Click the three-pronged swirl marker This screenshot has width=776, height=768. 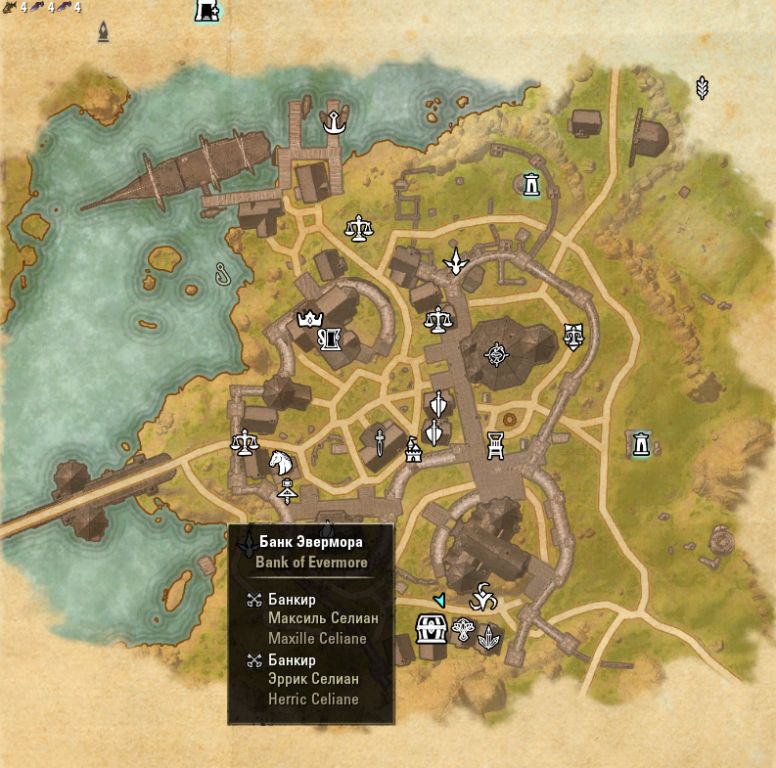(482, 597)
